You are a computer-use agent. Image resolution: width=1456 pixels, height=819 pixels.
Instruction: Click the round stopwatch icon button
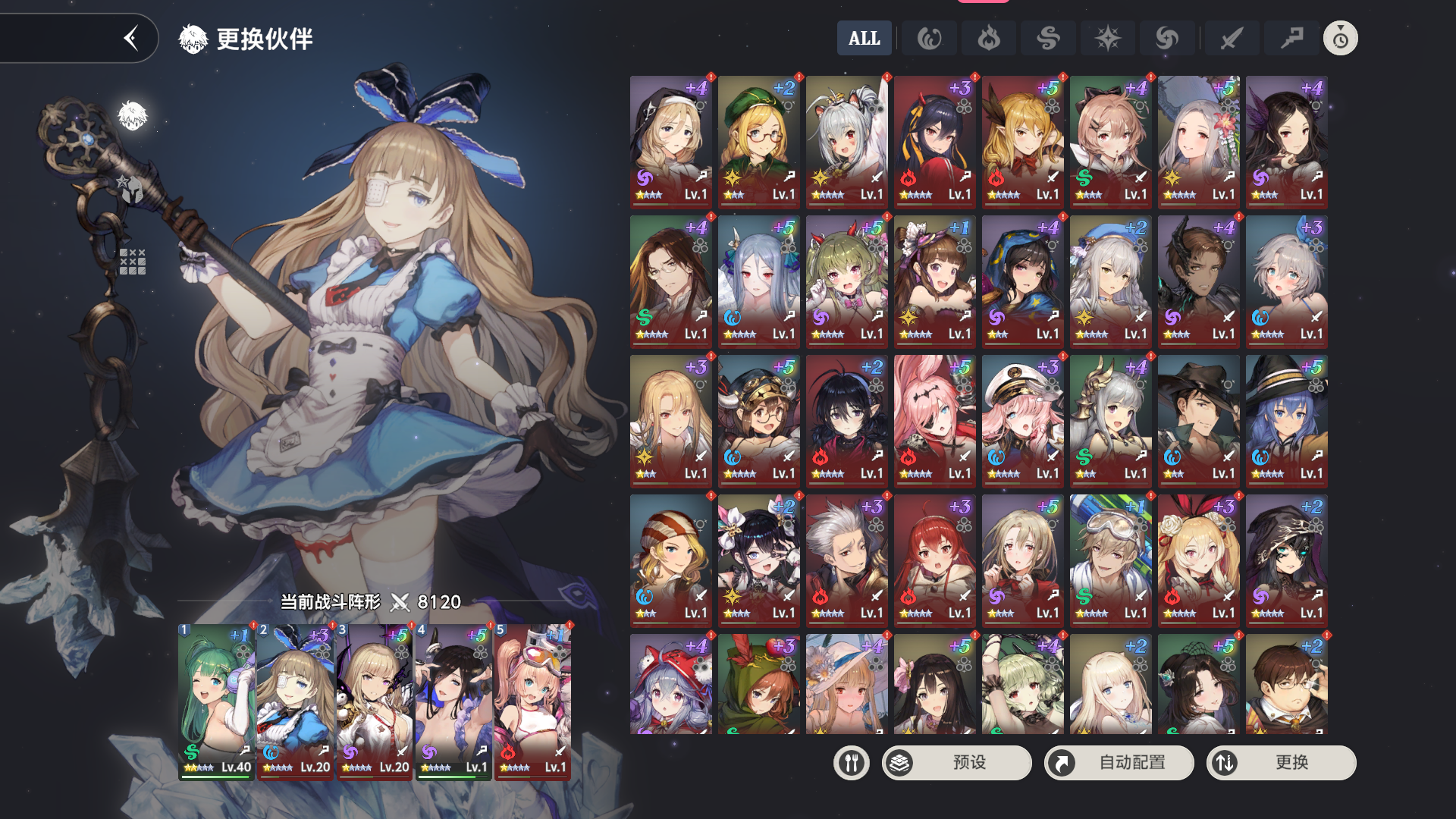click(x=1340, y=38)
